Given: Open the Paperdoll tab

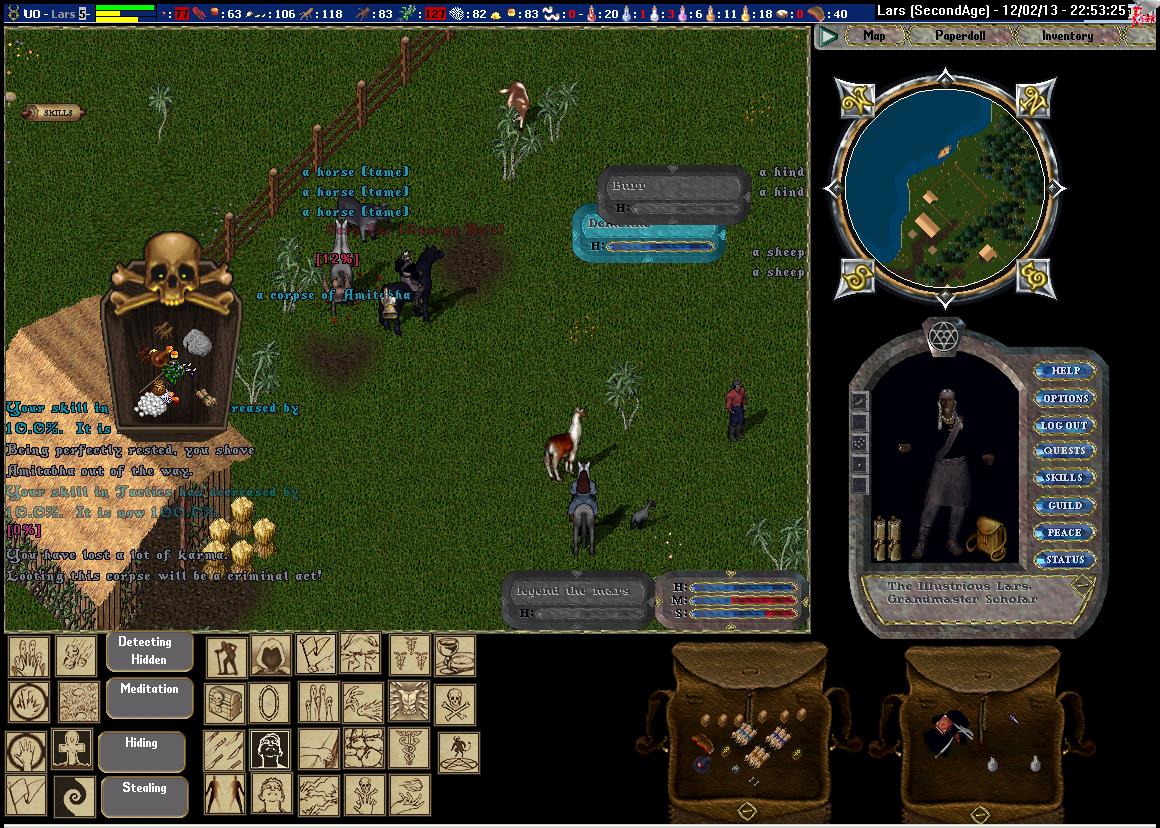Looking at the screenshot, I should (x=960, y=36).
